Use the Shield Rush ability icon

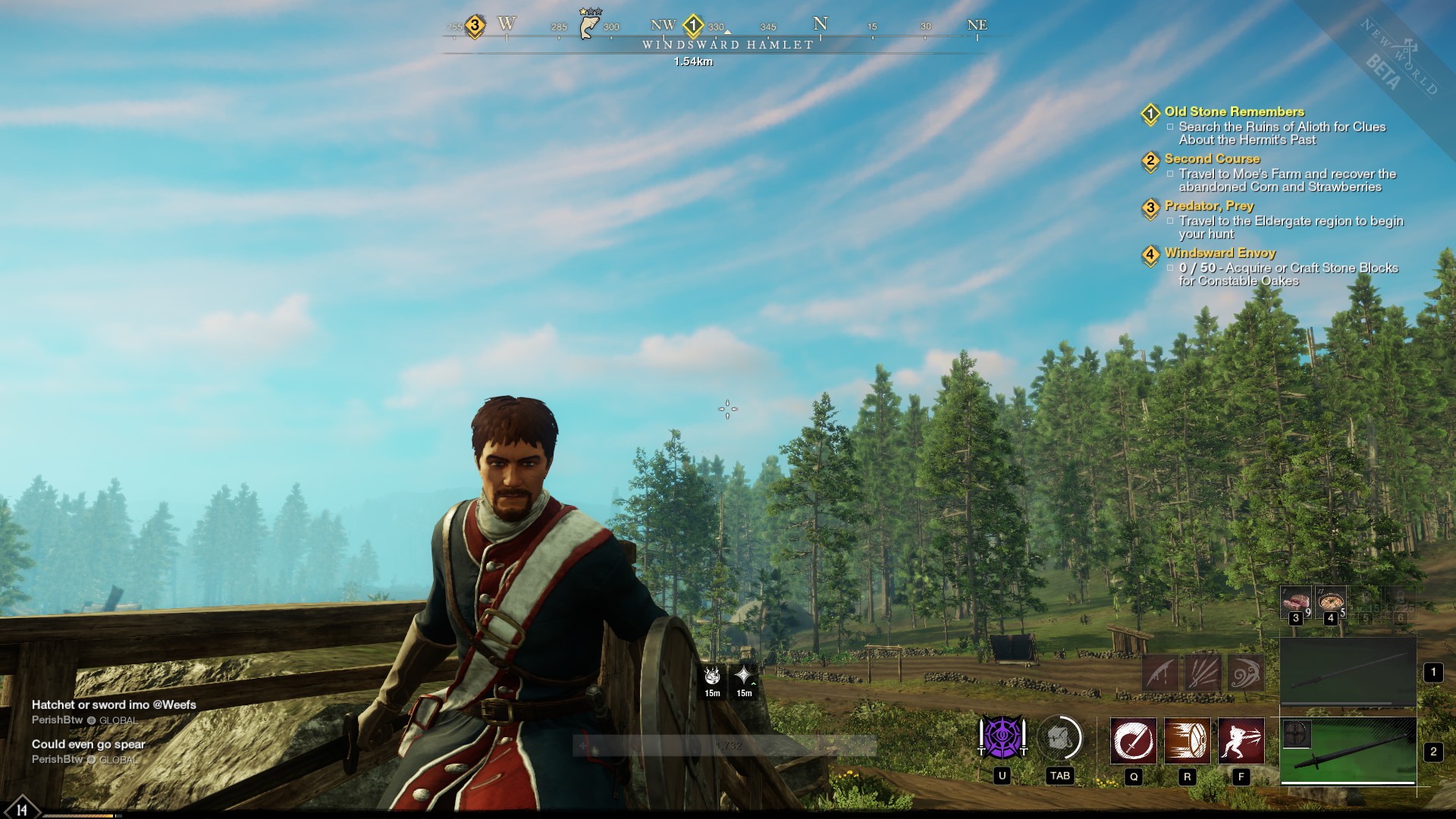1187,740
